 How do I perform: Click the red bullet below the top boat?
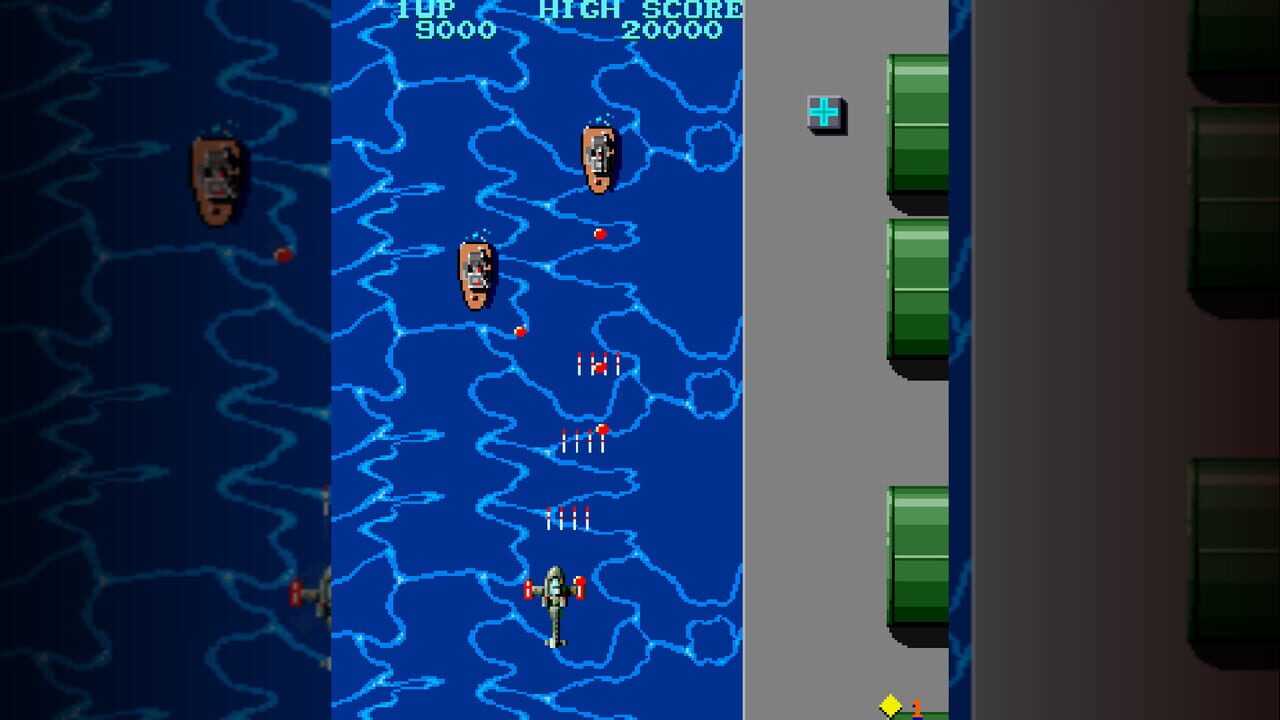pyautogui.click(x=602, y=233)
